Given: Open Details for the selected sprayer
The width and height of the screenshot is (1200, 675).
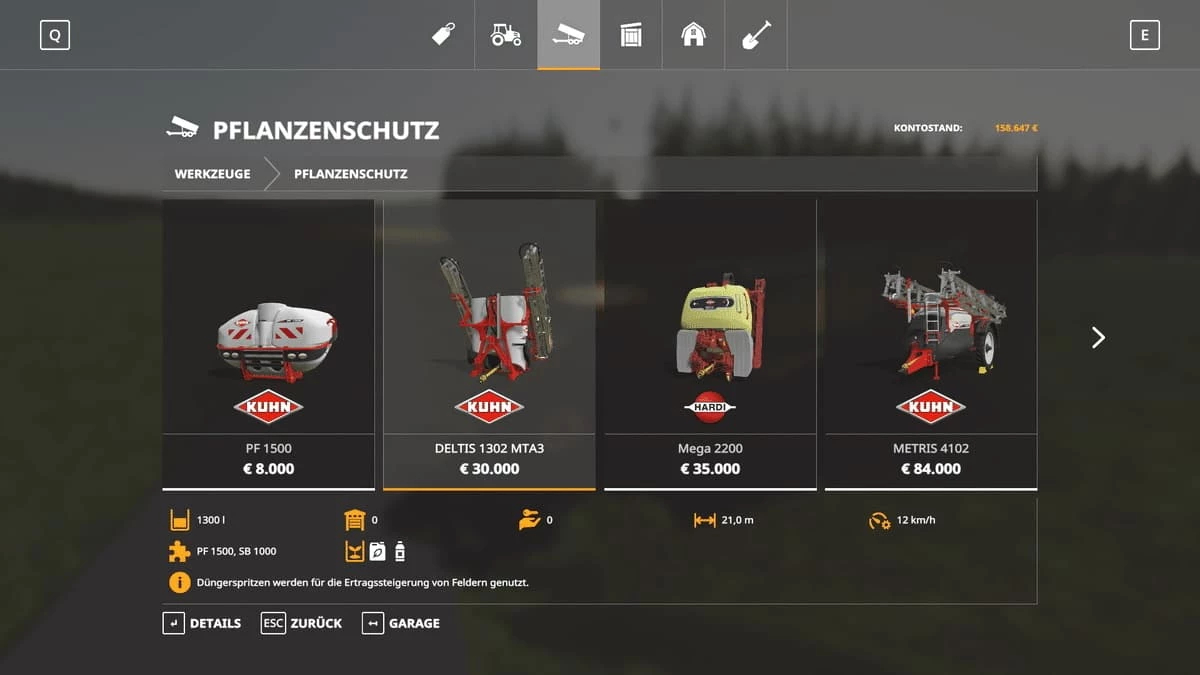Looking at the screenshot, I should [x=202, y=623].
